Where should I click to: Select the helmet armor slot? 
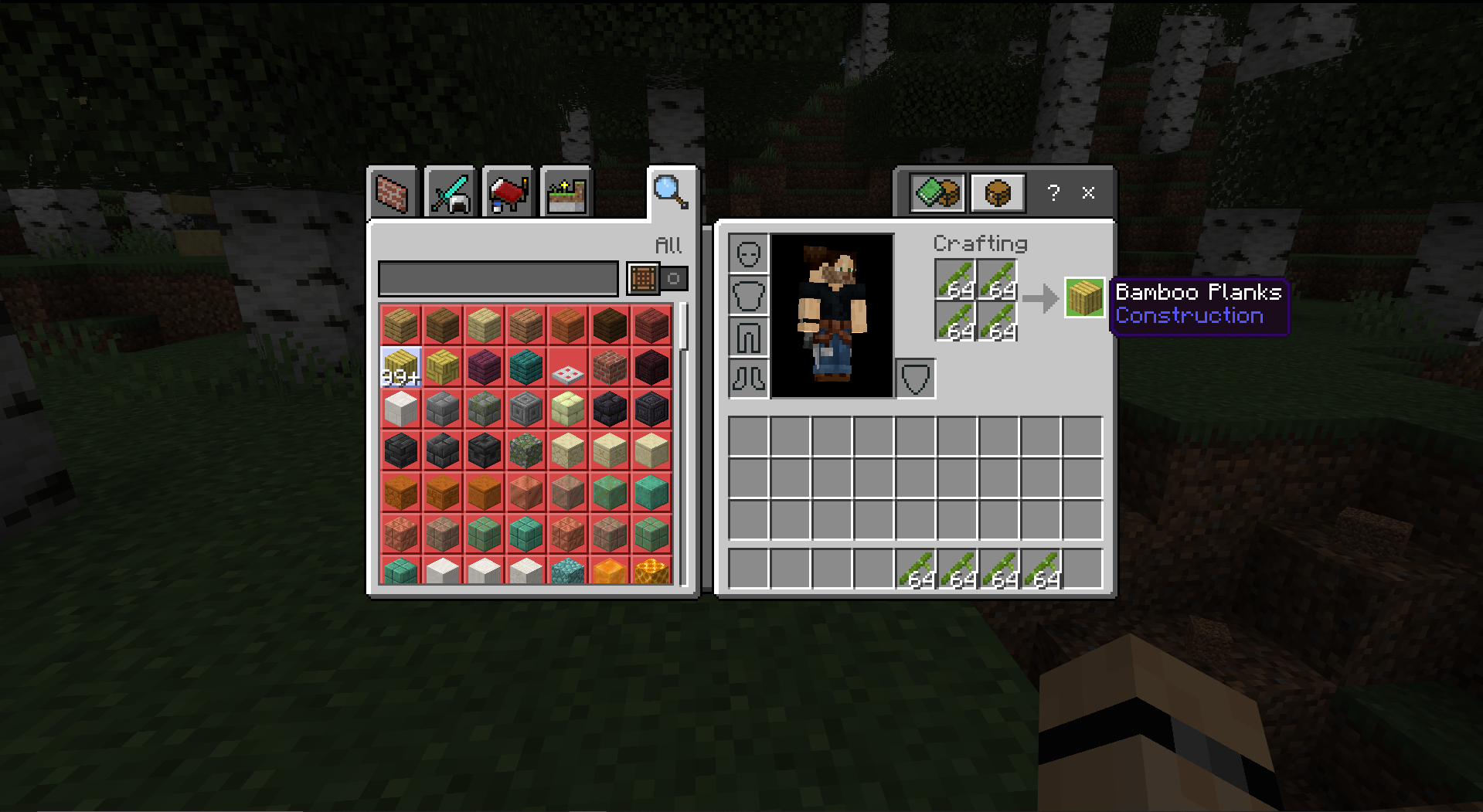747,253
